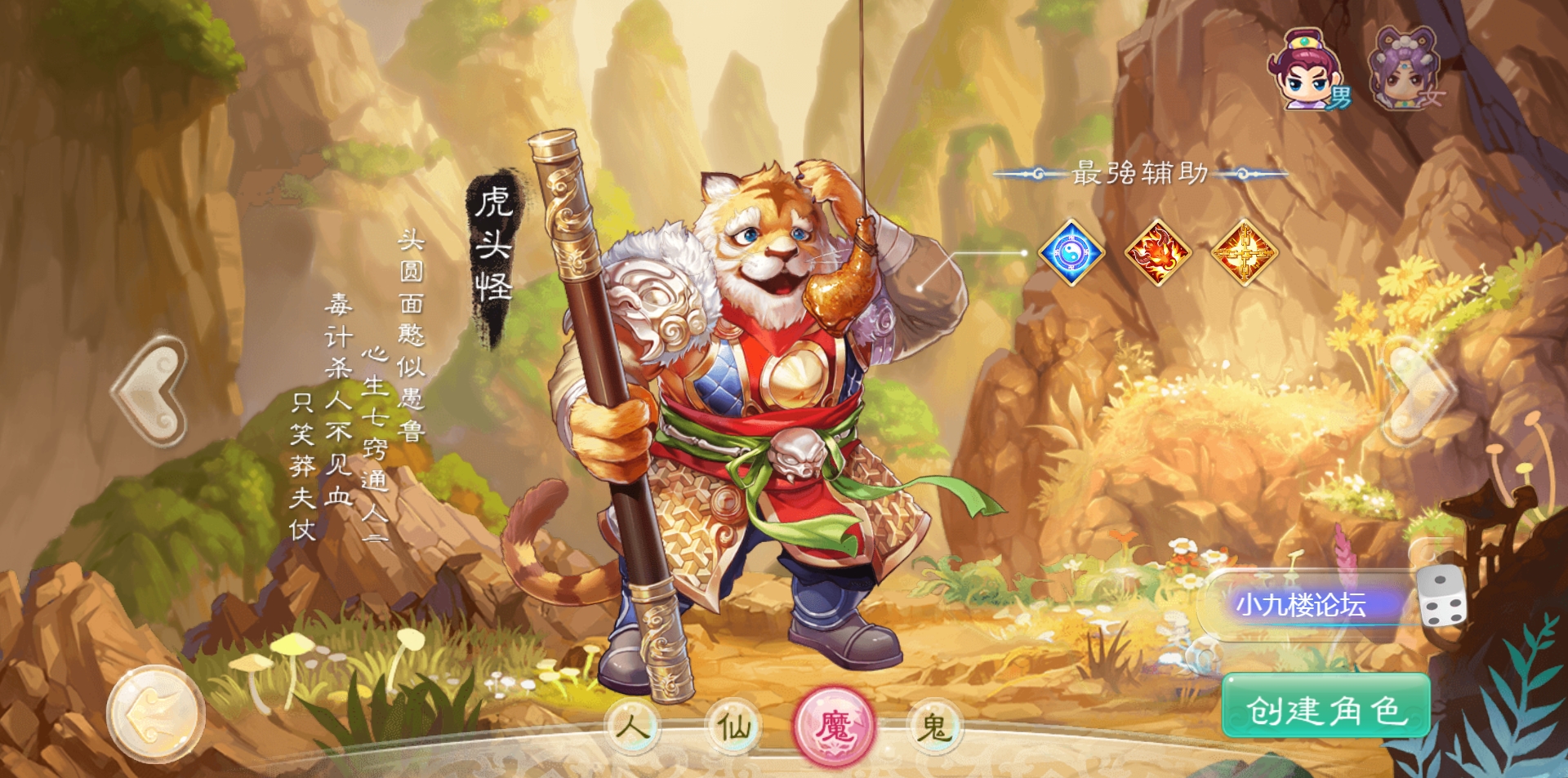View the golden chains skill icon

point(1245,253)
